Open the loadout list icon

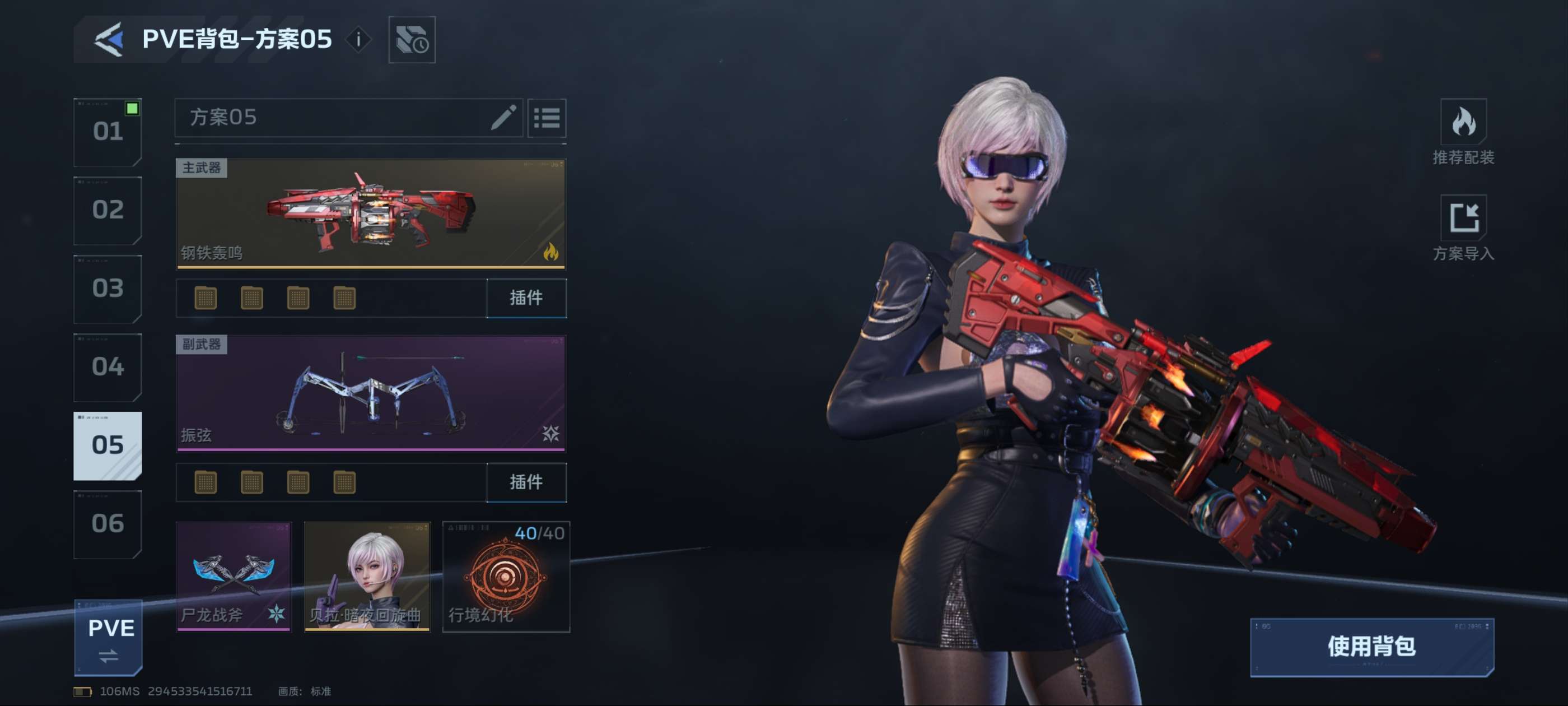tap(547, 118)
